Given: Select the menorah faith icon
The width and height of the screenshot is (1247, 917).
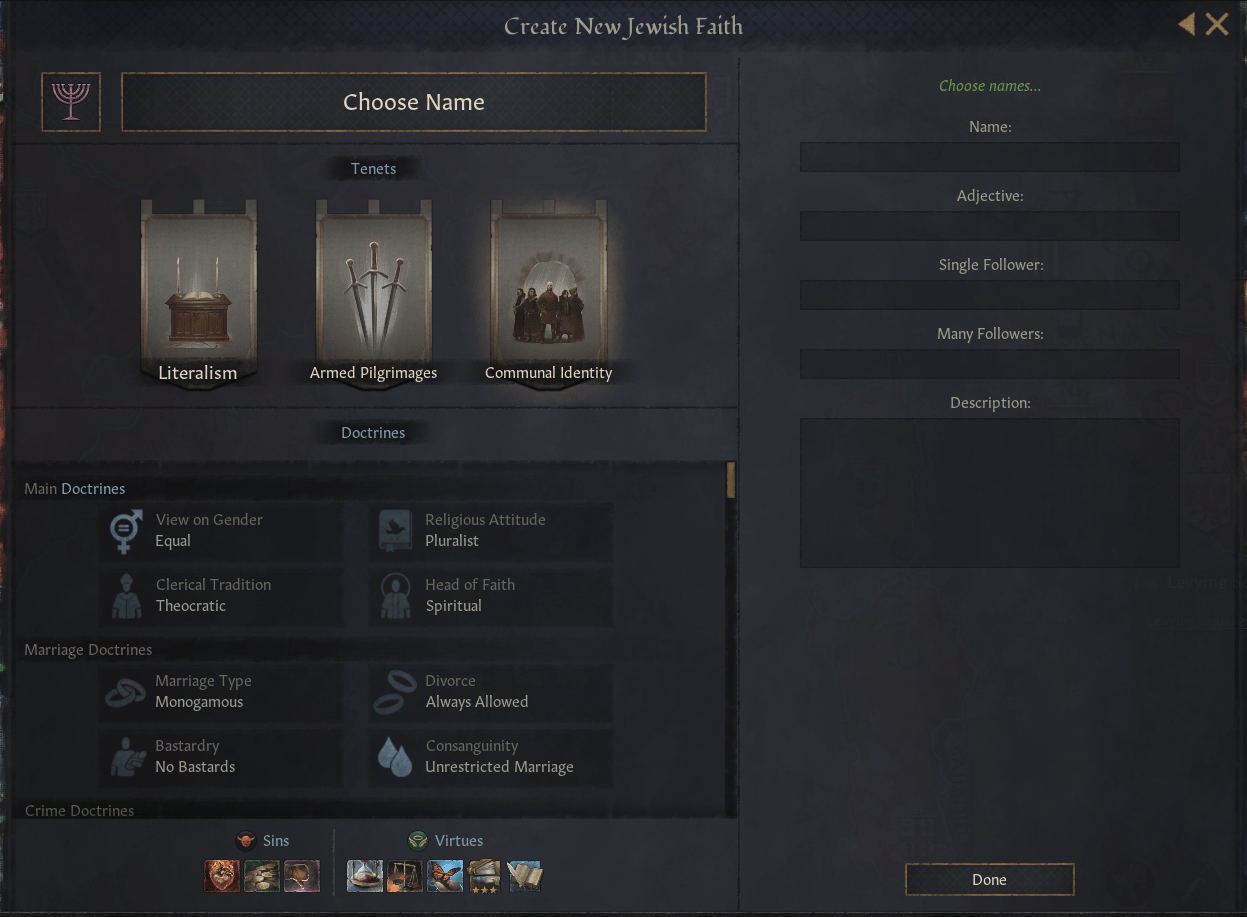Looking at the screenshot, I should (71, 102).
